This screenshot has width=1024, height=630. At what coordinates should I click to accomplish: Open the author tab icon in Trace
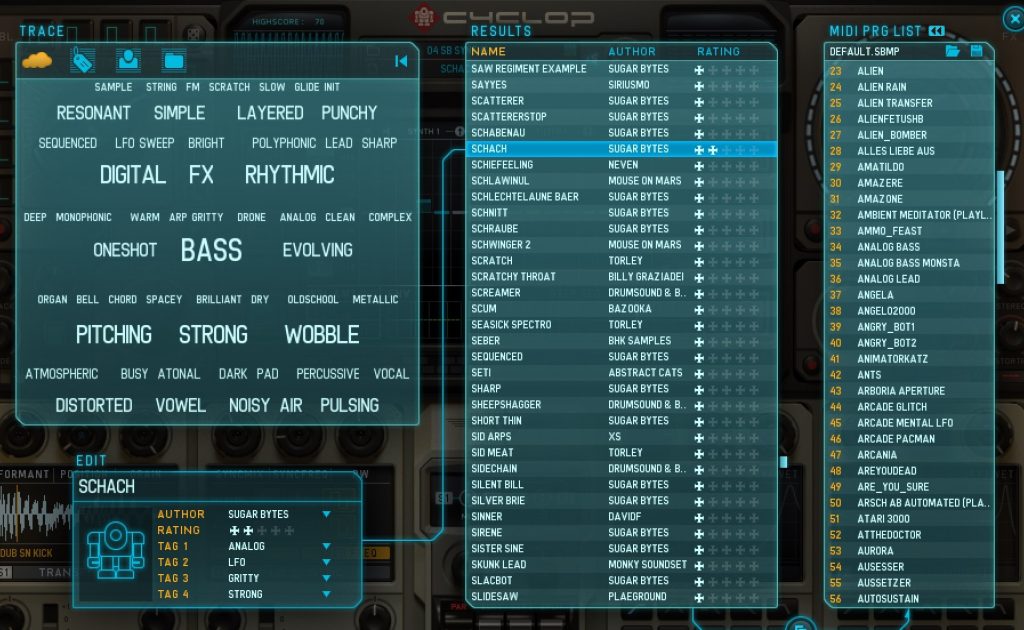[129, 61]
